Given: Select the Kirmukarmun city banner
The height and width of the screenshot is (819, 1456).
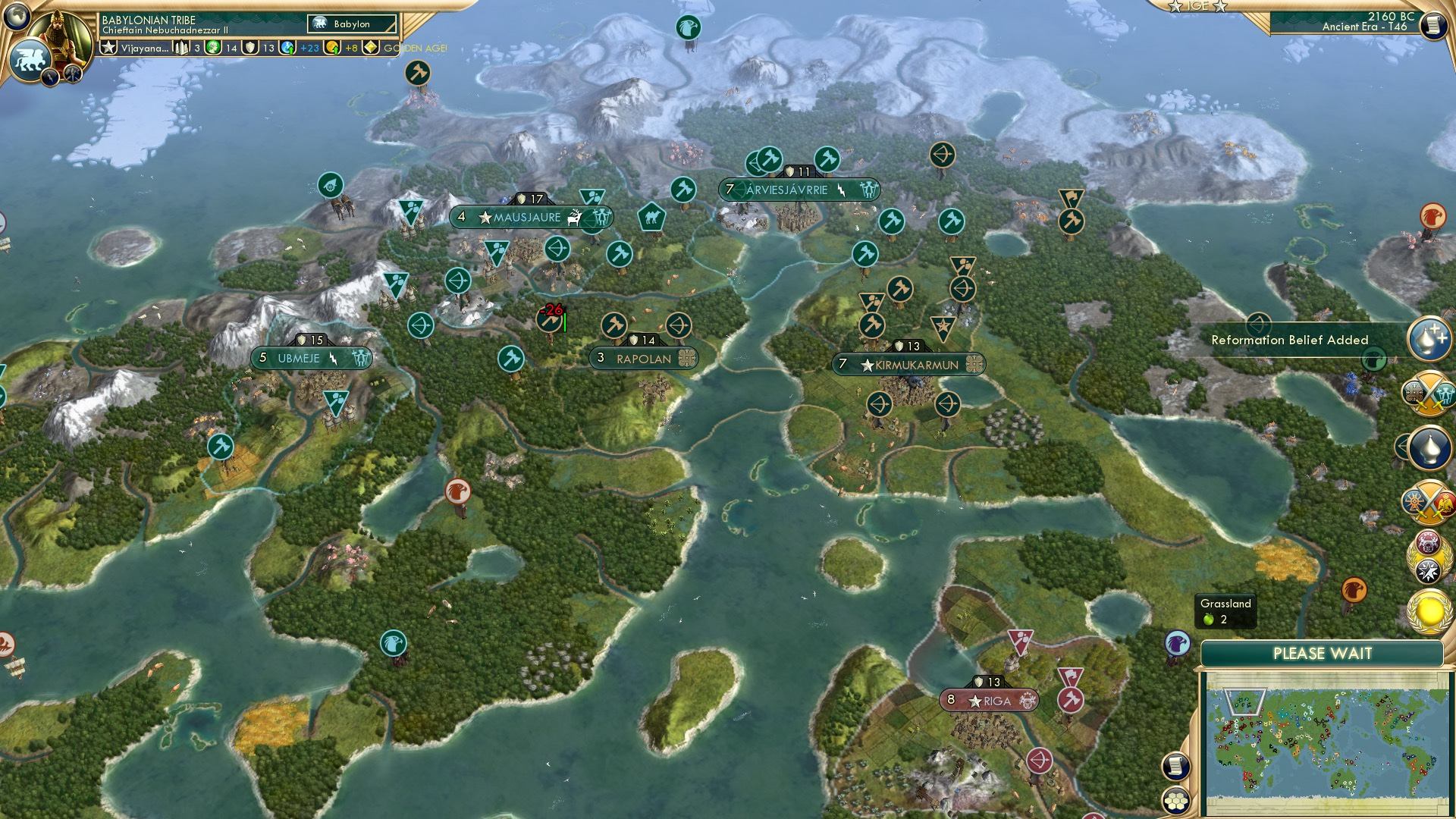Looking at the screenshot, I should [x=908, y=364].
